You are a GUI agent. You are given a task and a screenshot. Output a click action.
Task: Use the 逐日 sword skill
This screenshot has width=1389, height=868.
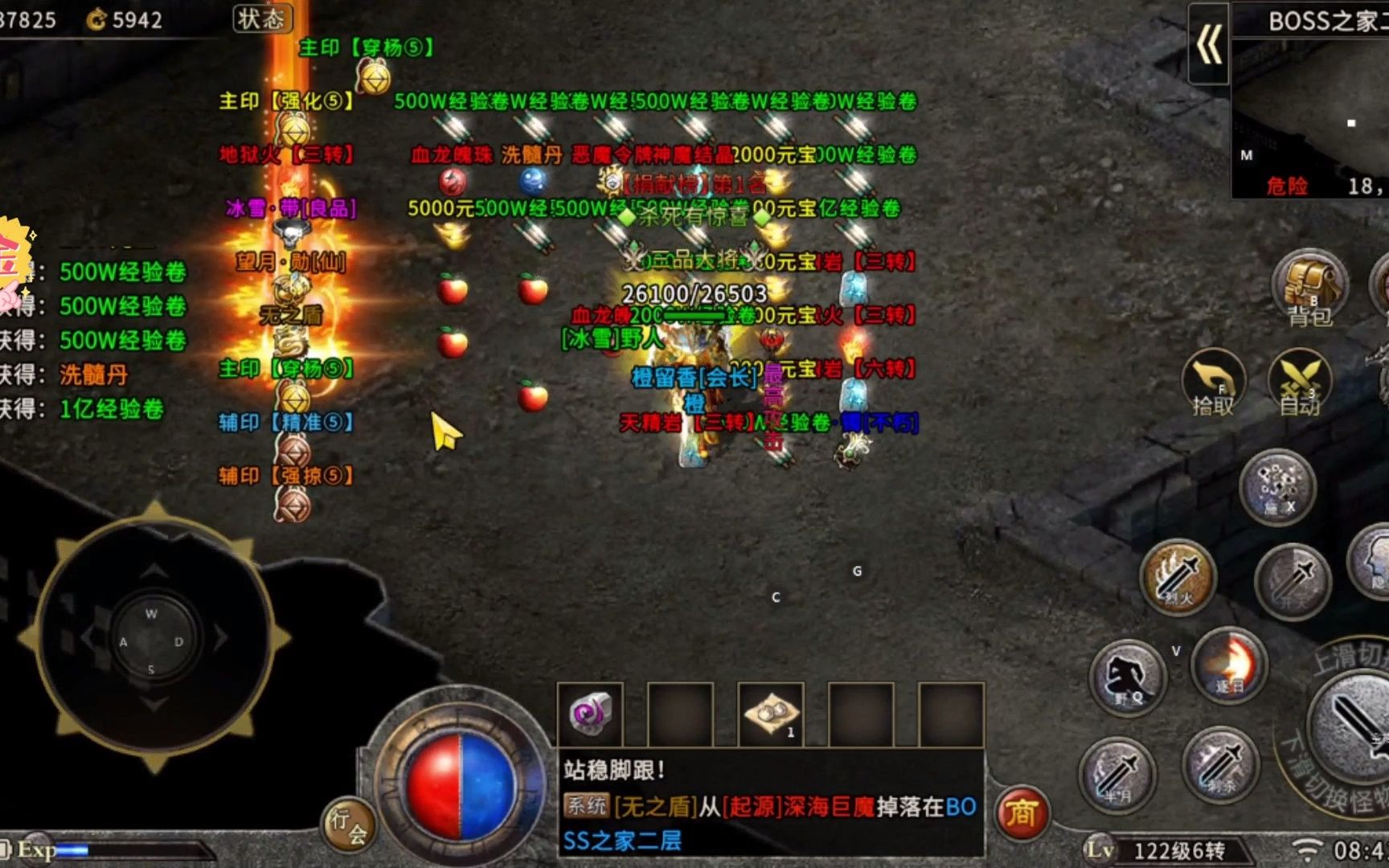tap(1229, 664)
